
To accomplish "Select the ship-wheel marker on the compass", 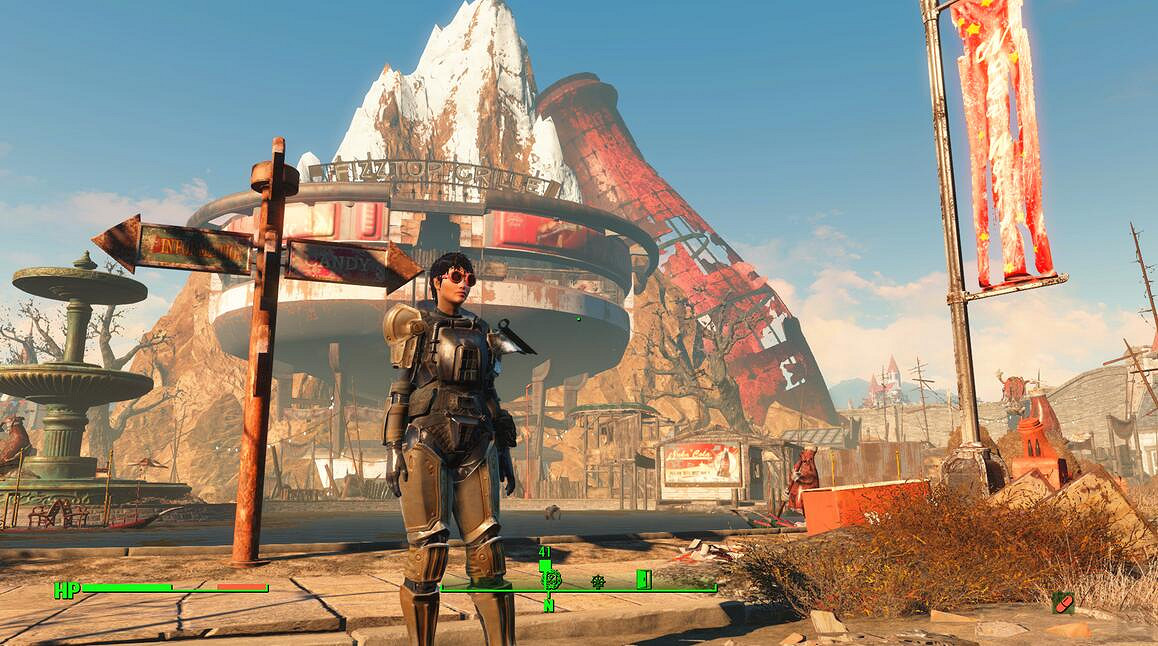I will click(598, 580).
